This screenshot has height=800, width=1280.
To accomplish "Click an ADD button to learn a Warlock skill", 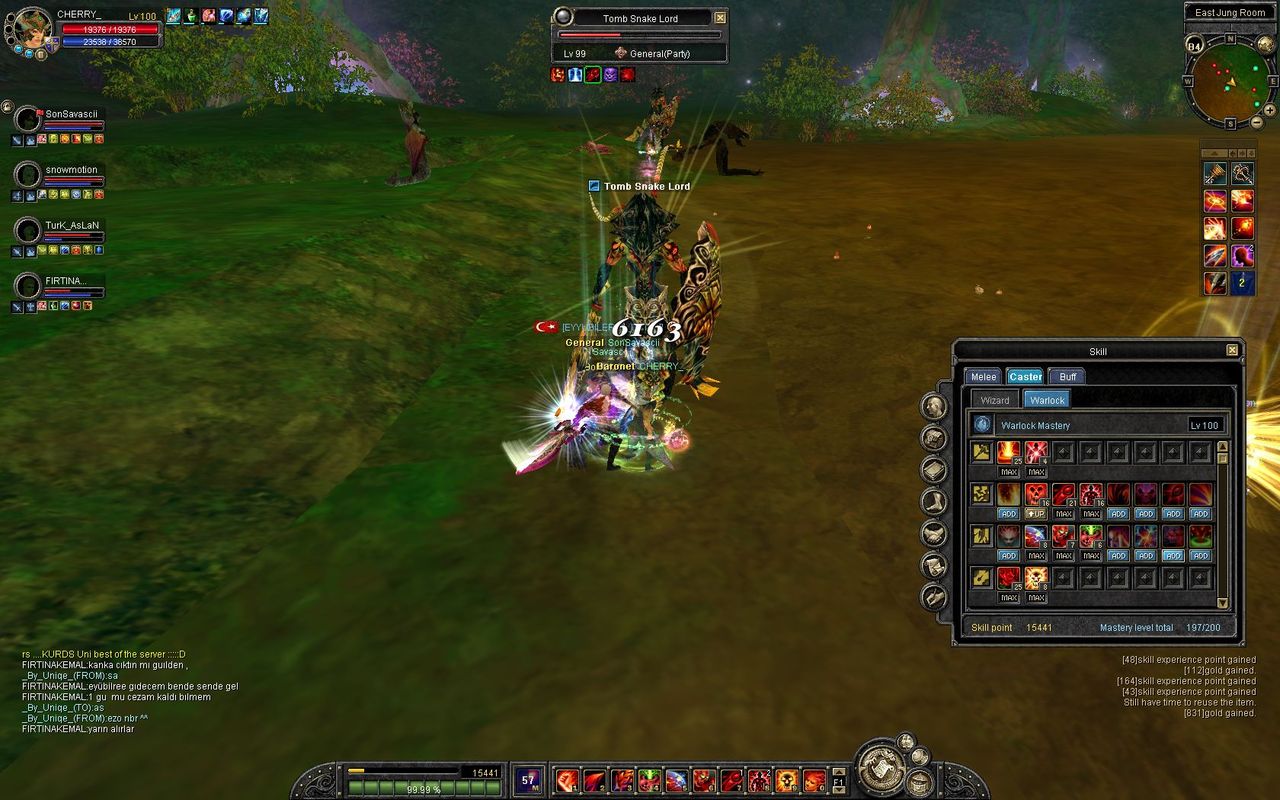I will [1009, 513].
